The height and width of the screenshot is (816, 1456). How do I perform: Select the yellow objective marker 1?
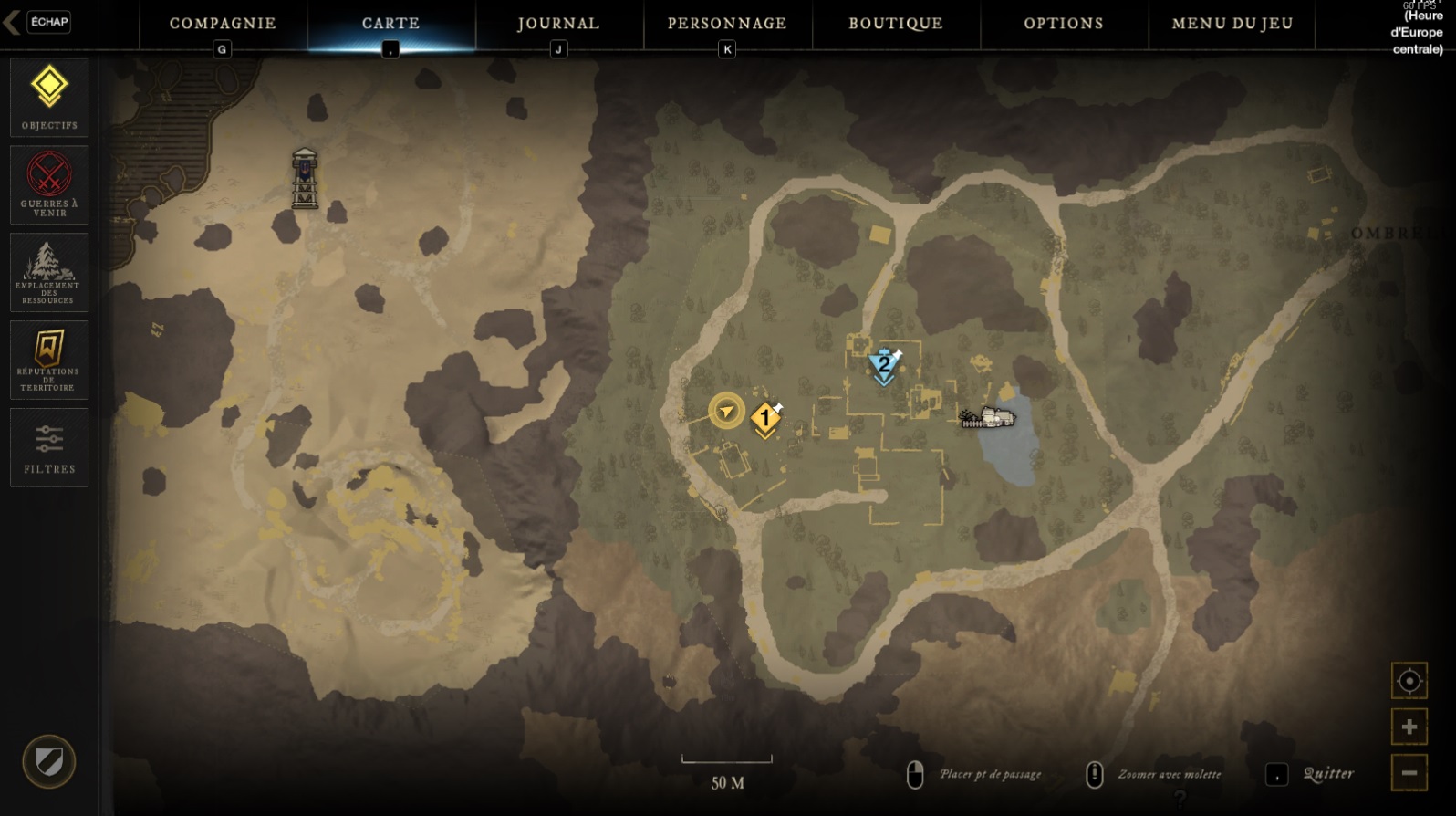pyautogui.click(x=764, y=418)
